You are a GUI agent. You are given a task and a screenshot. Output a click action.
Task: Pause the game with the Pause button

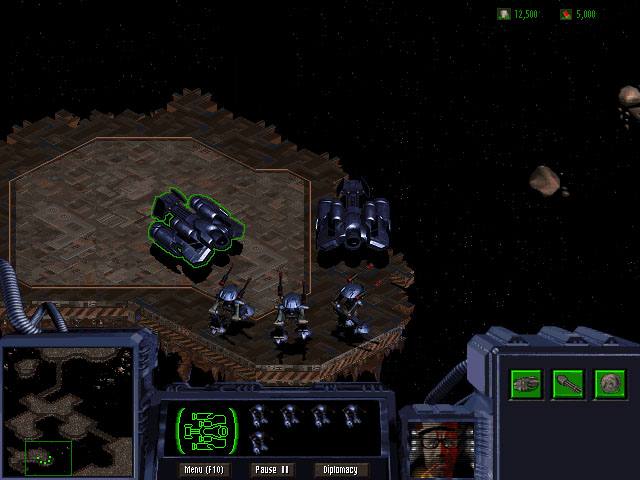click(x=271, y=469)
